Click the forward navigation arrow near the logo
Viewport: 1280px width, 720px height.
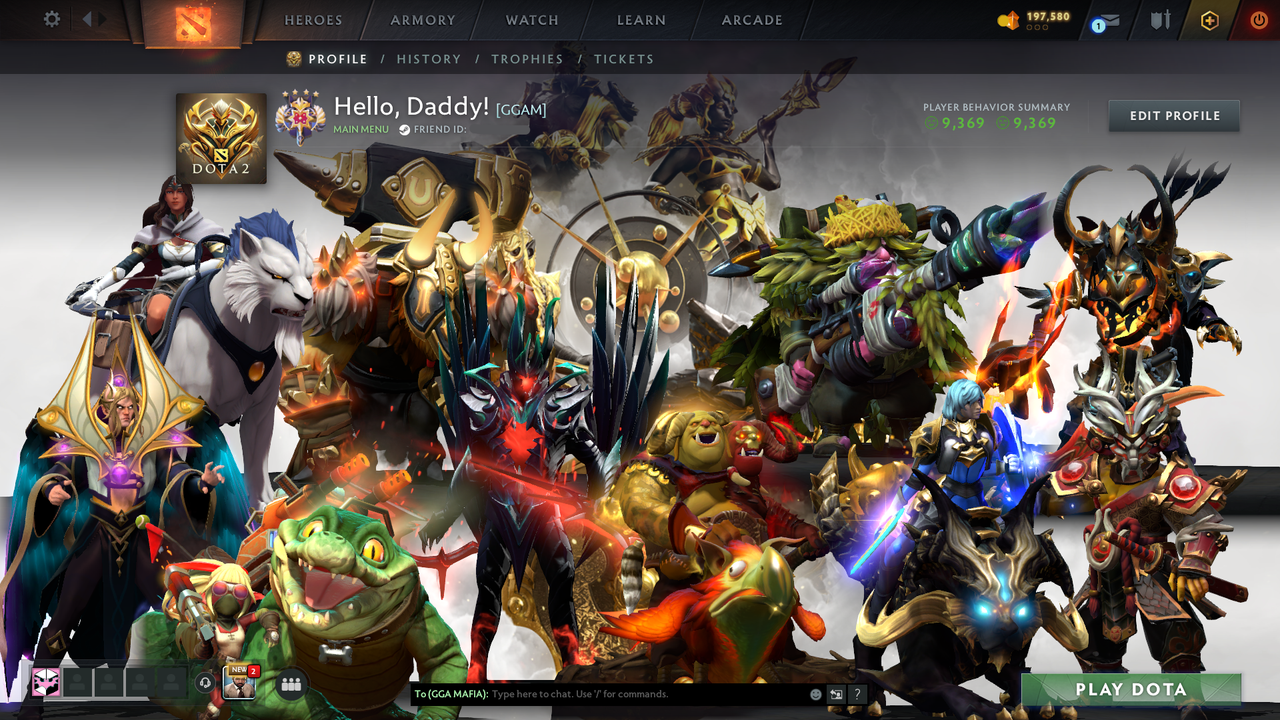102,19
